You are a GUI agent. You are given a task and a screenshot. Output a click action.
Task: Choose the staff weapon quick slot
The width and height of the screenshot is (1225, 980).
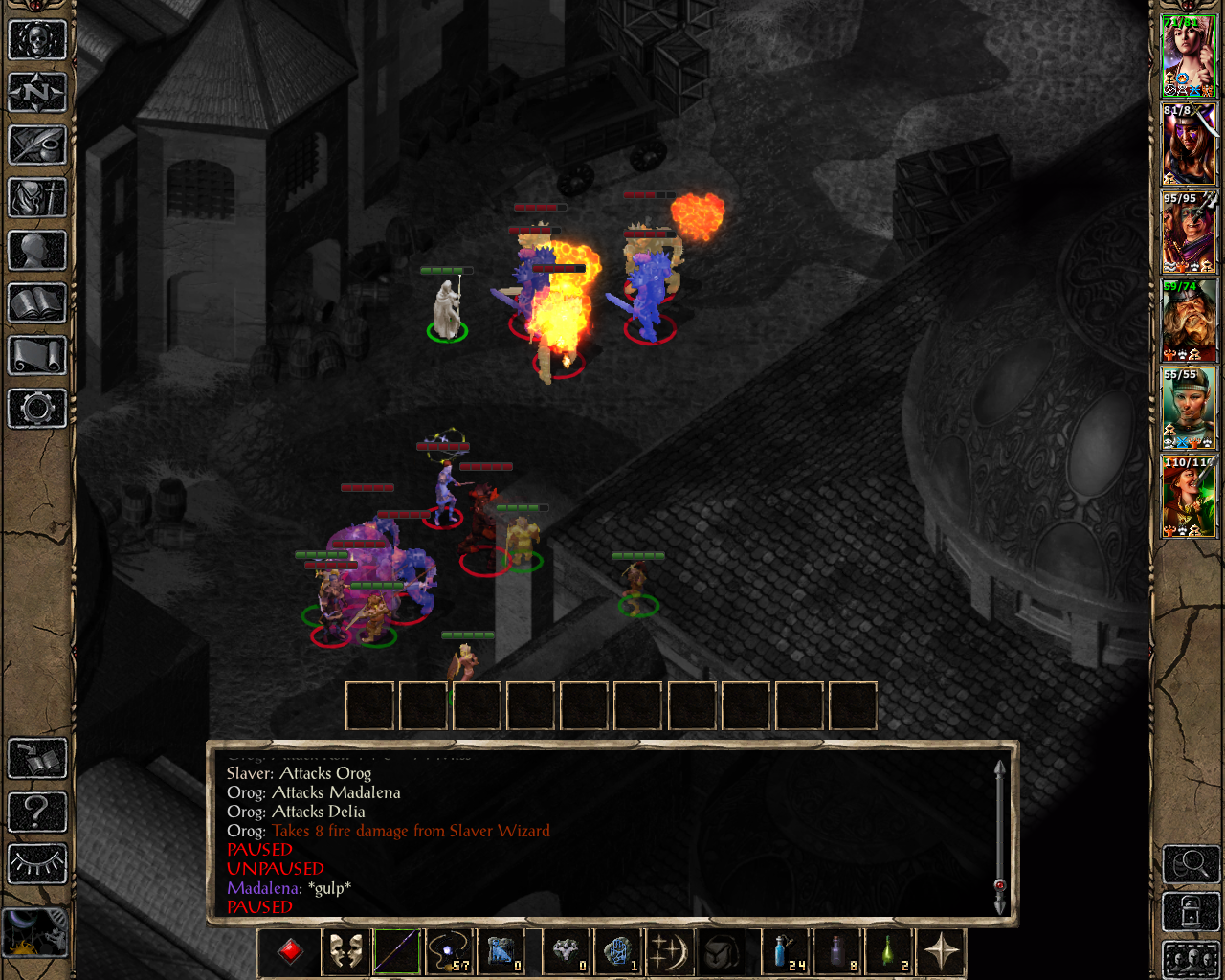click(x=396, y=952)
